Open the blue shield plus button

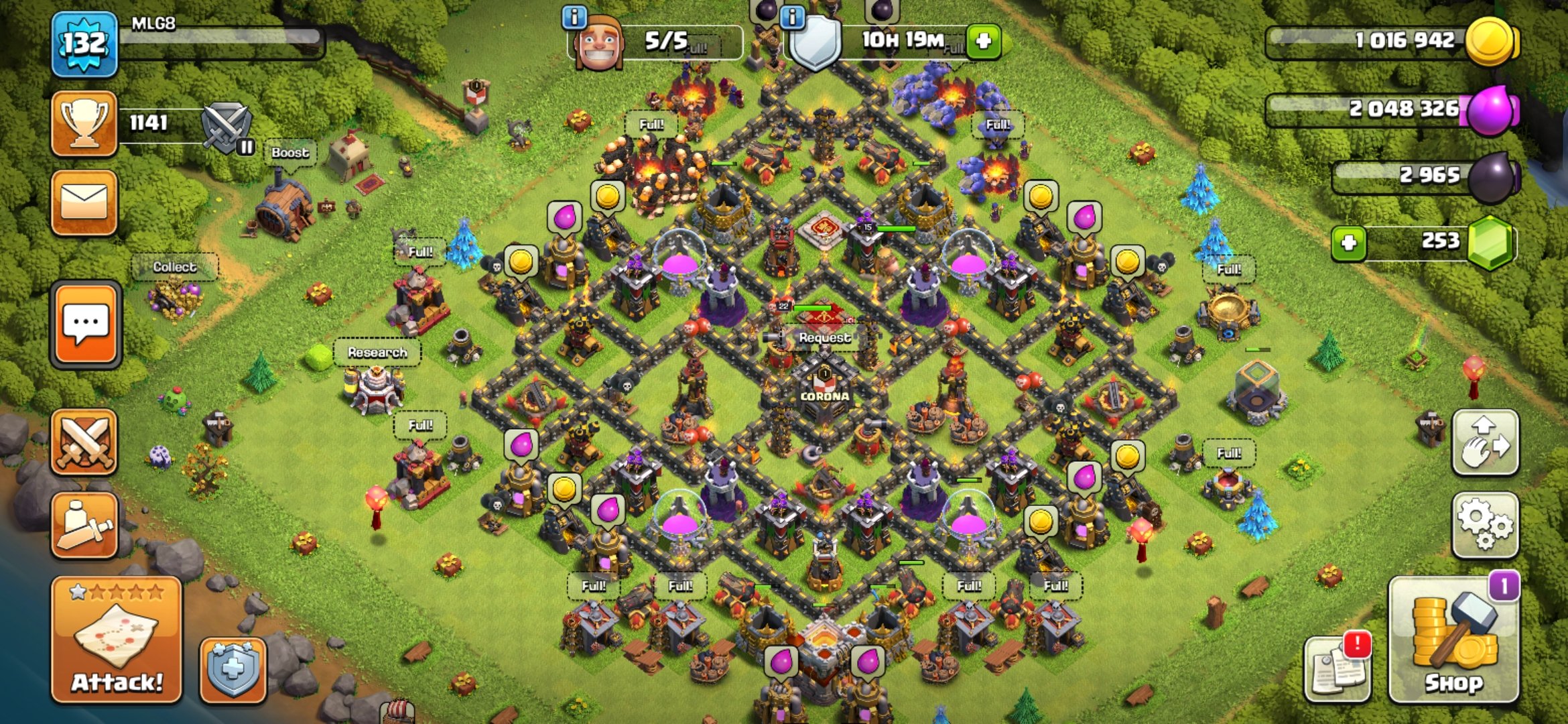tap(233, 669)
